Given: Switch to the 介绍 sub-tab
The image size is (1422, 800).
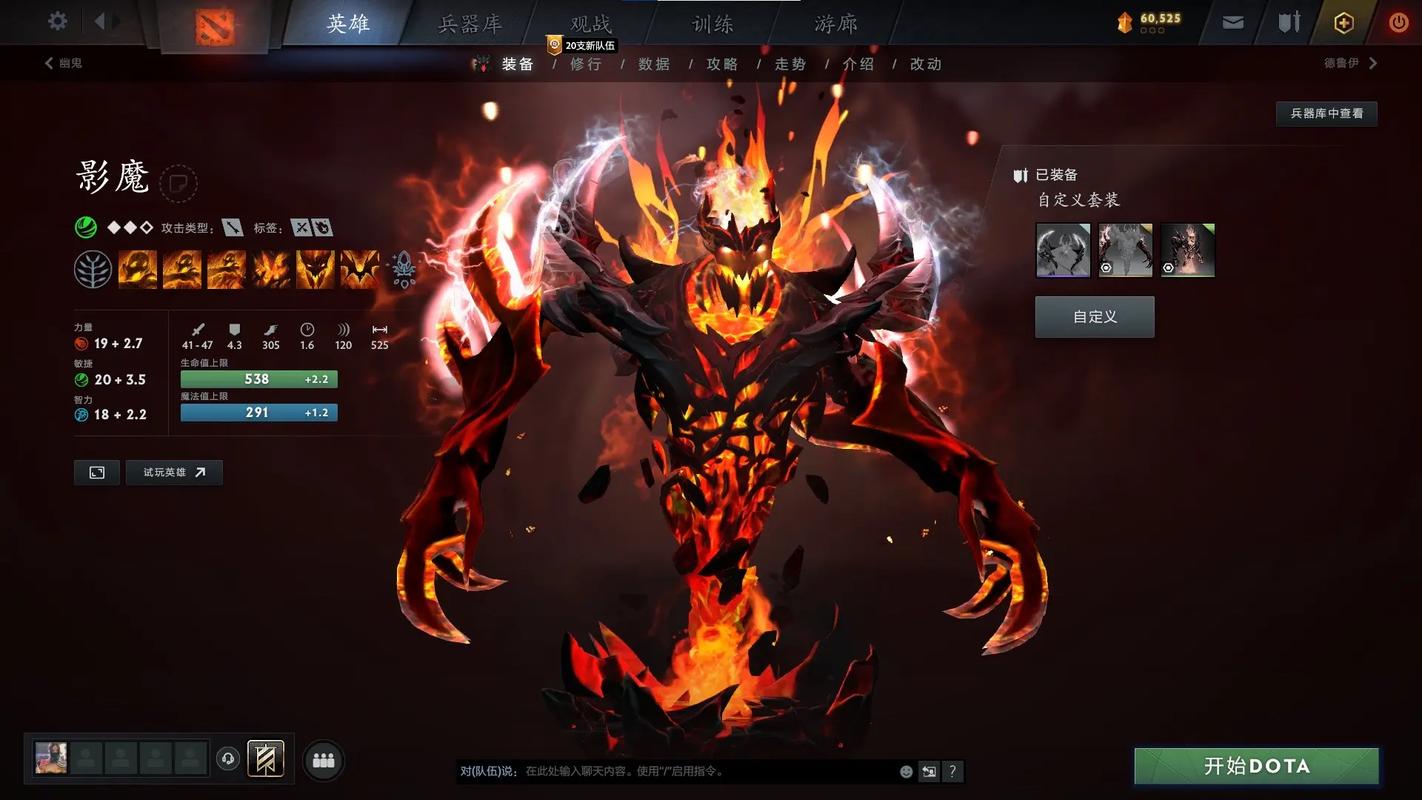Looking at the screenshot, I should point(858,64).
